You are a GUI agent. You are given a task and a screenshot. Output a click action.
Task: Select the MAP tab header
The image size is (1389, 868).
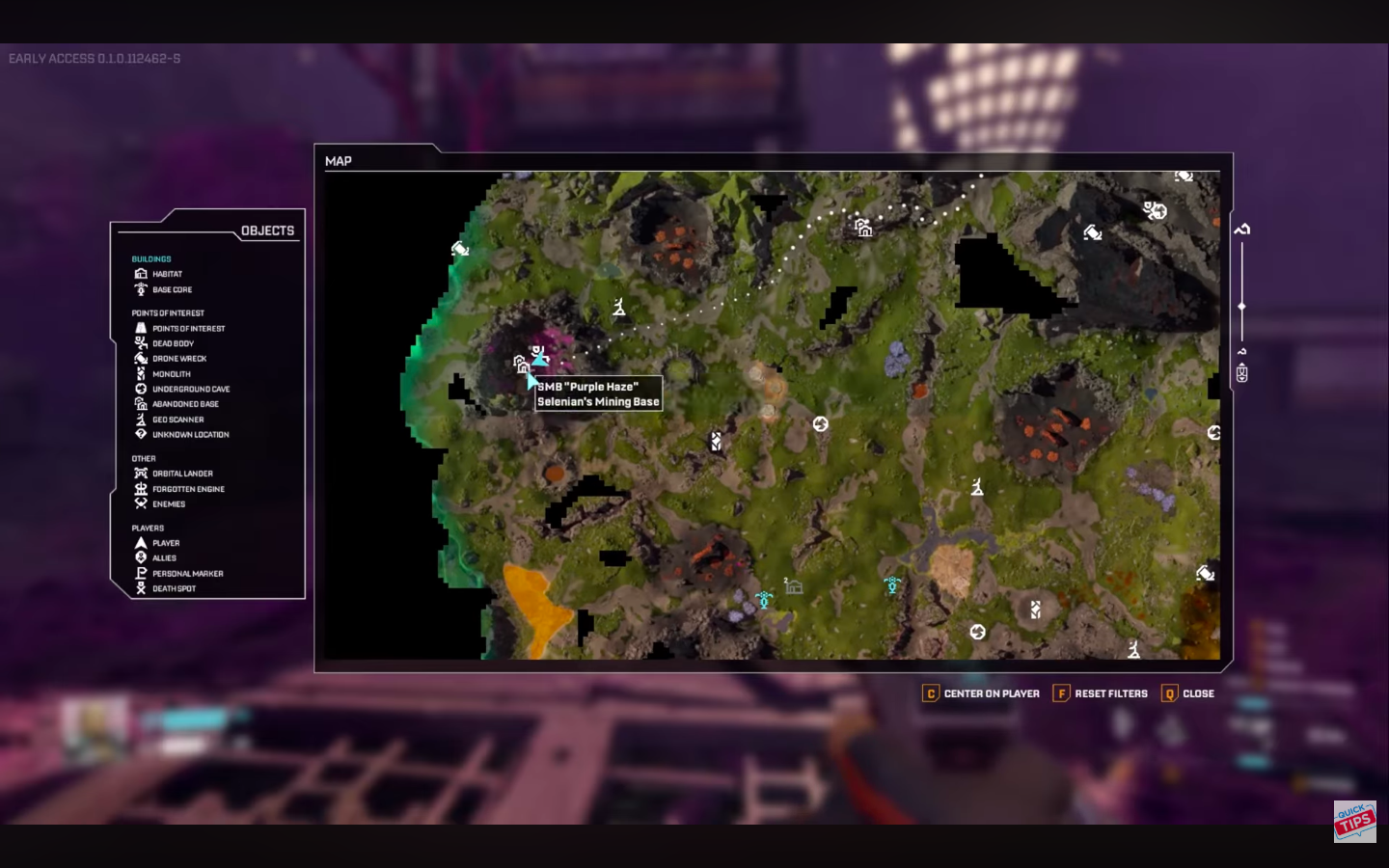337,161
